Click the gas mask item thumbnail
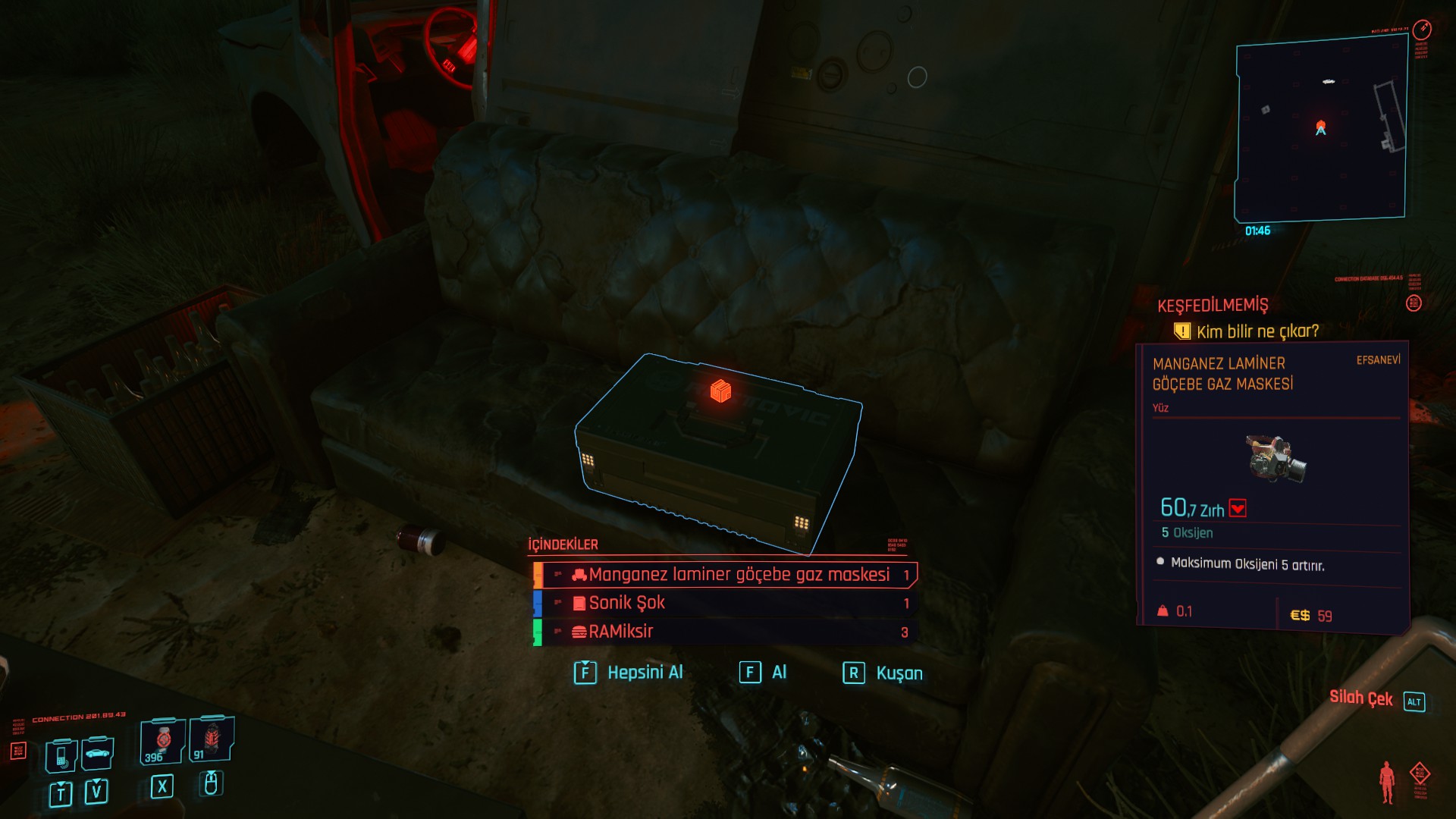This screenshot has height=819, width=1456. 1276,457
